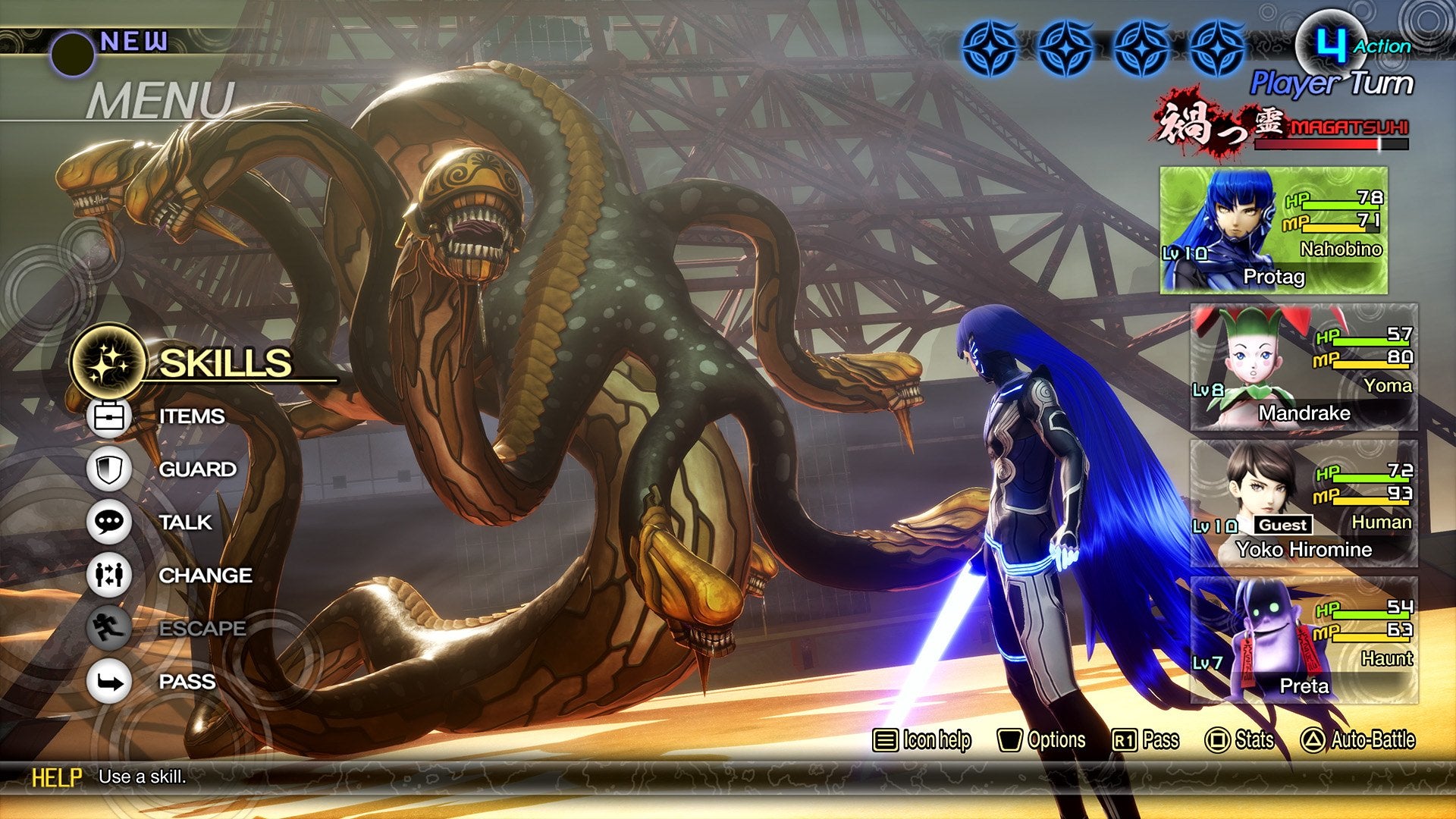Select the Guard shield icon
The height and width of the screenshot is (819, 1456).
click(x=108, y=469)
